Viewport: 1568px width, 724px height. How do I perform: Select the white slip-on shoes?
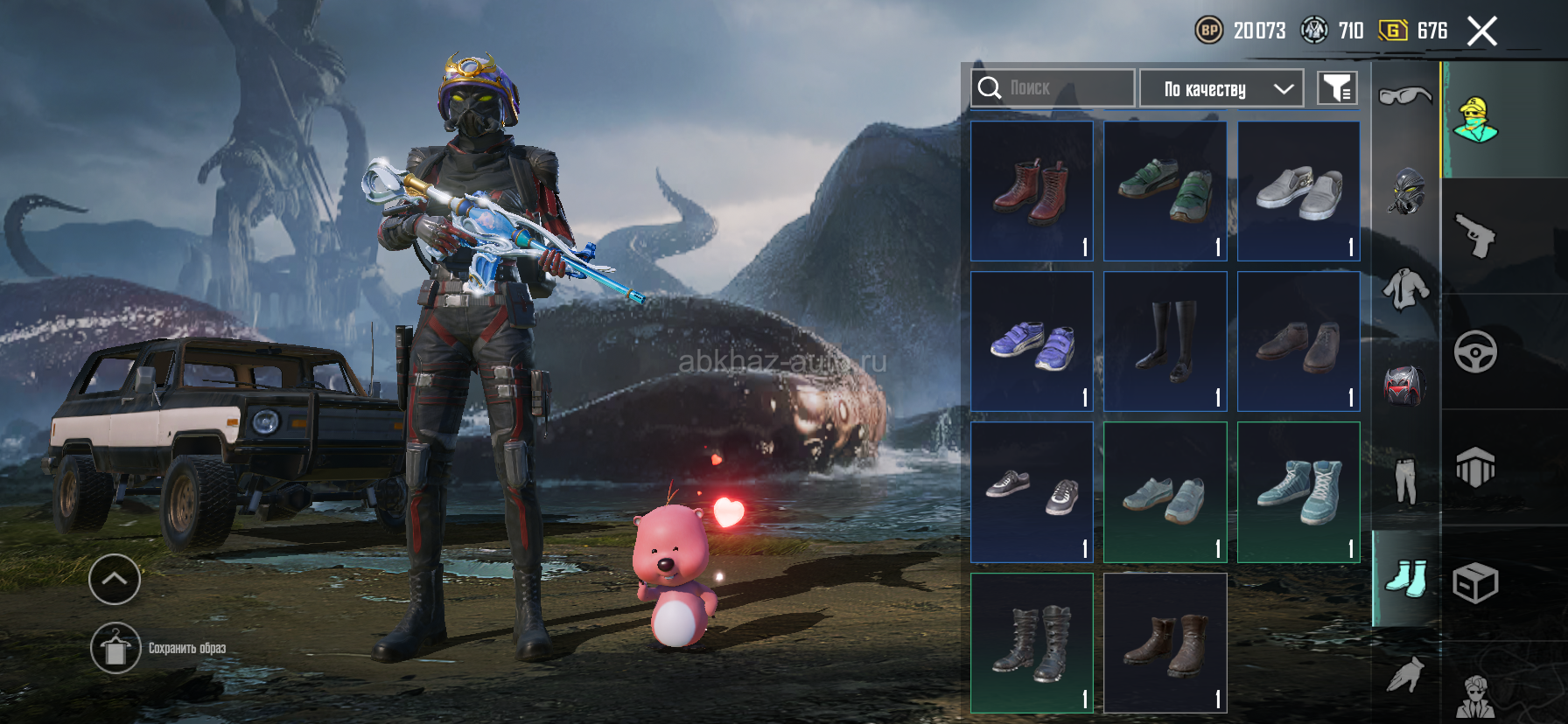click(1298, 191)
